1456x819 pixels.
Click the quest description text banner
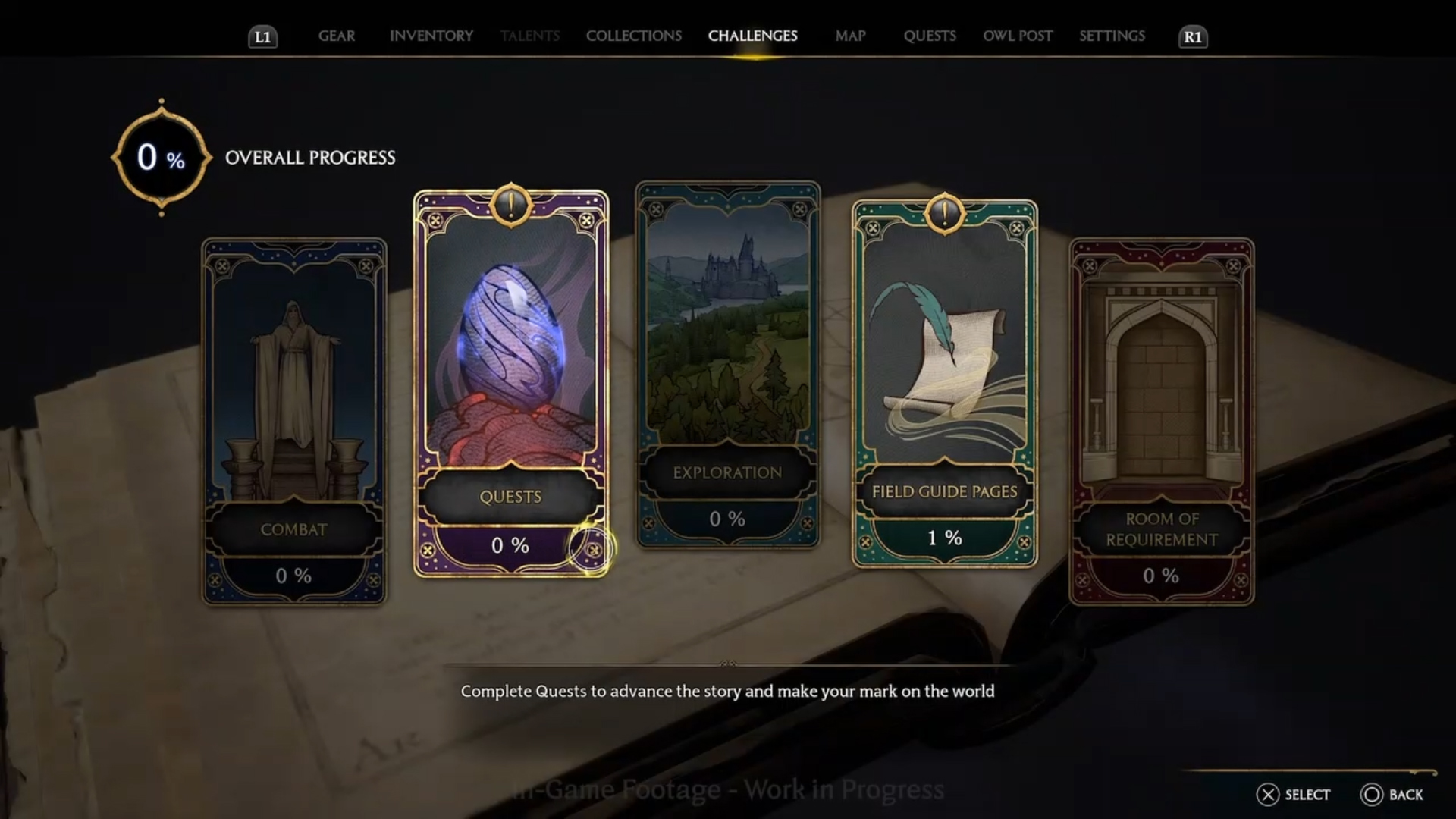(x=726, y=692)
